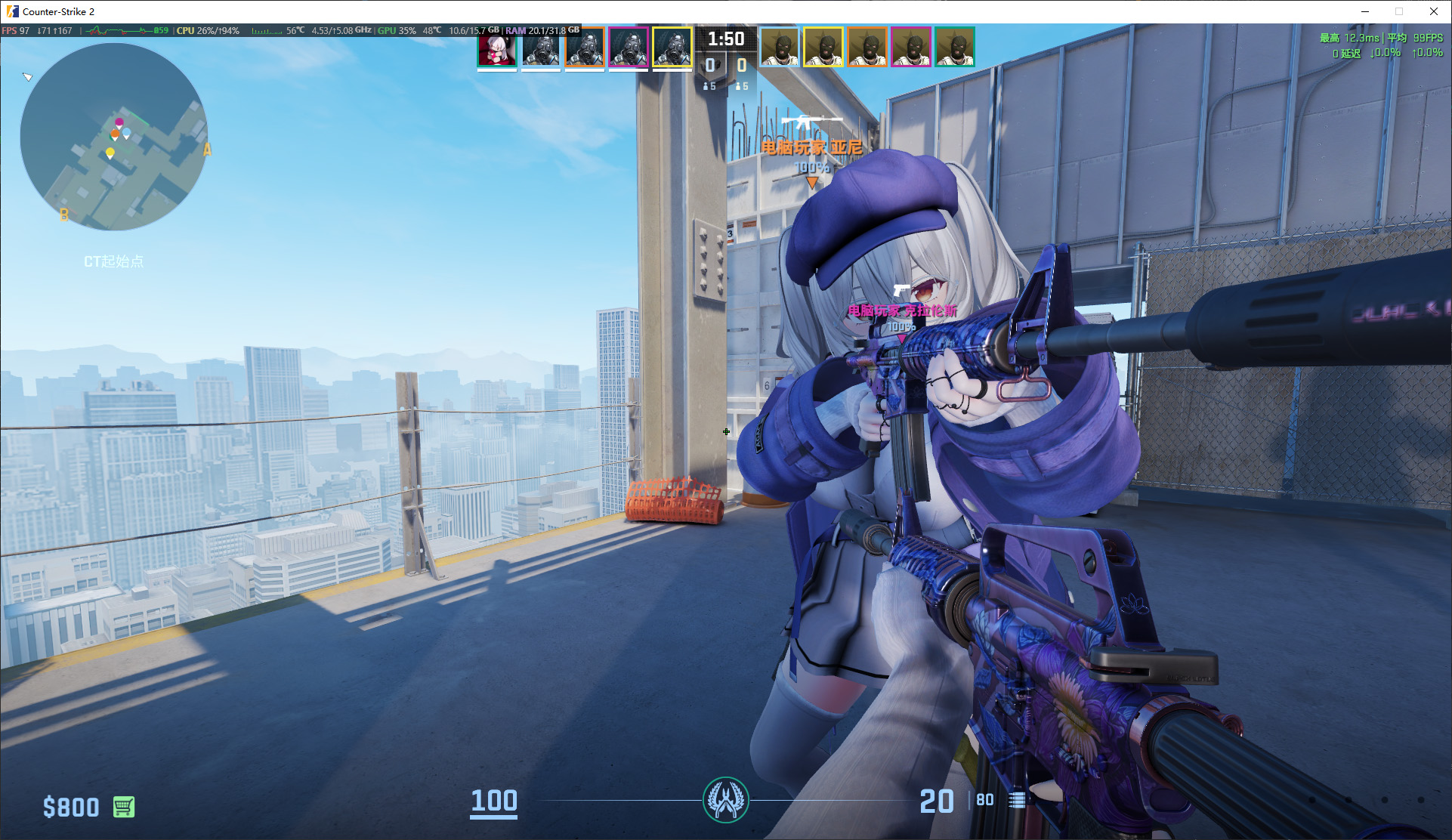
Task: Click the bombsite B marker on radar
Action: (x=64, y=215)
